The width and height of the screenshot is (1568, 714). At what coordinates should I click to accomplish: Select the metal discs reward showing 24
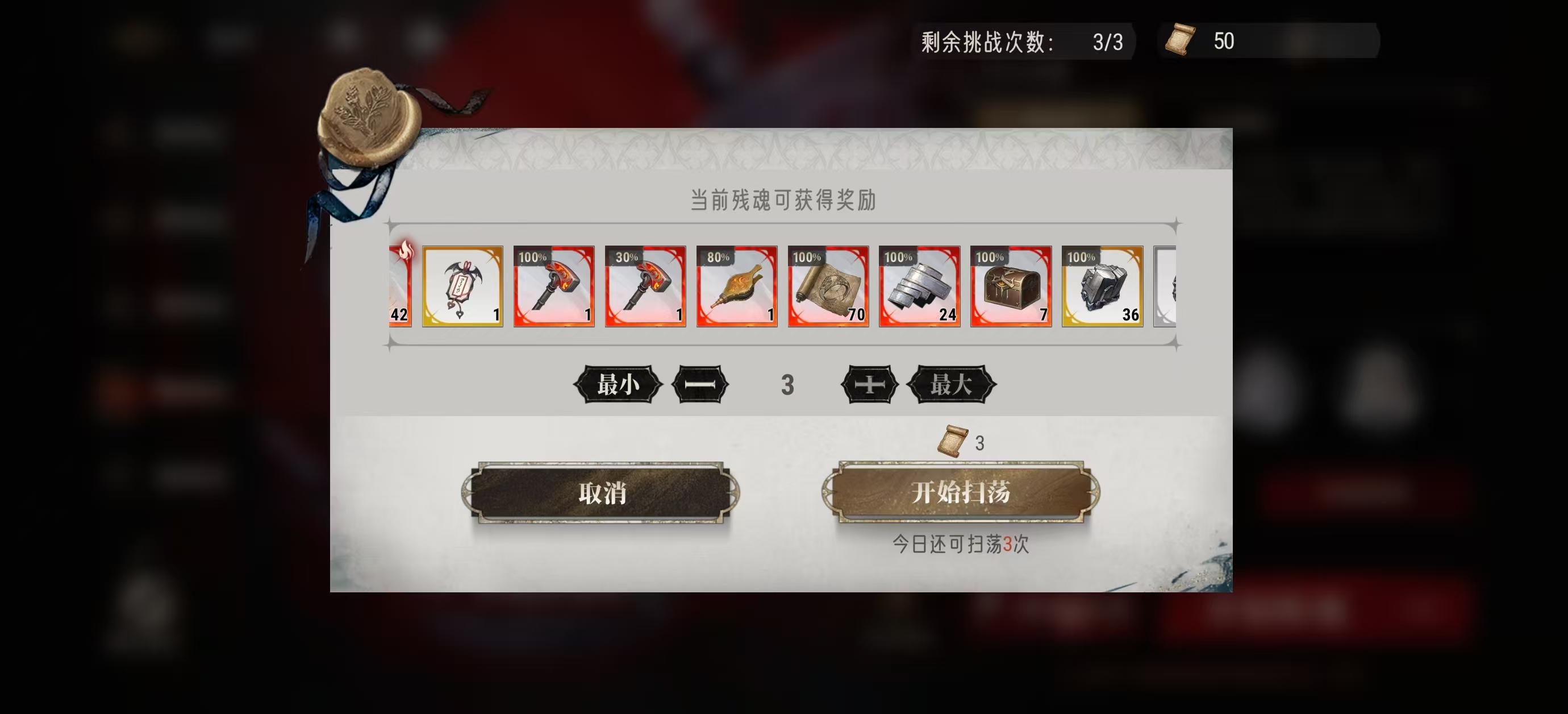[919, 288]
